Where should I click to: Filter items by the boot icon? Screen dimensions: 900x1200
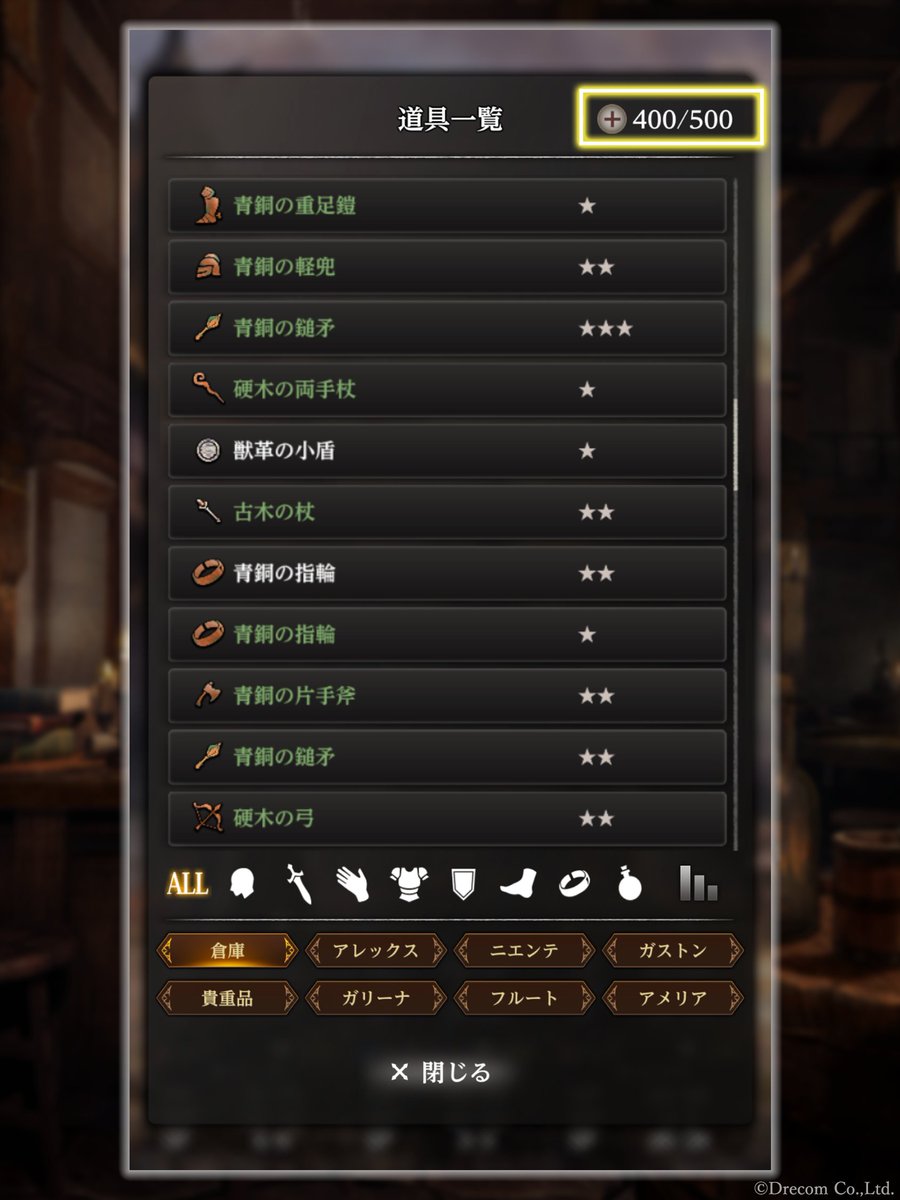coord(519,884)
